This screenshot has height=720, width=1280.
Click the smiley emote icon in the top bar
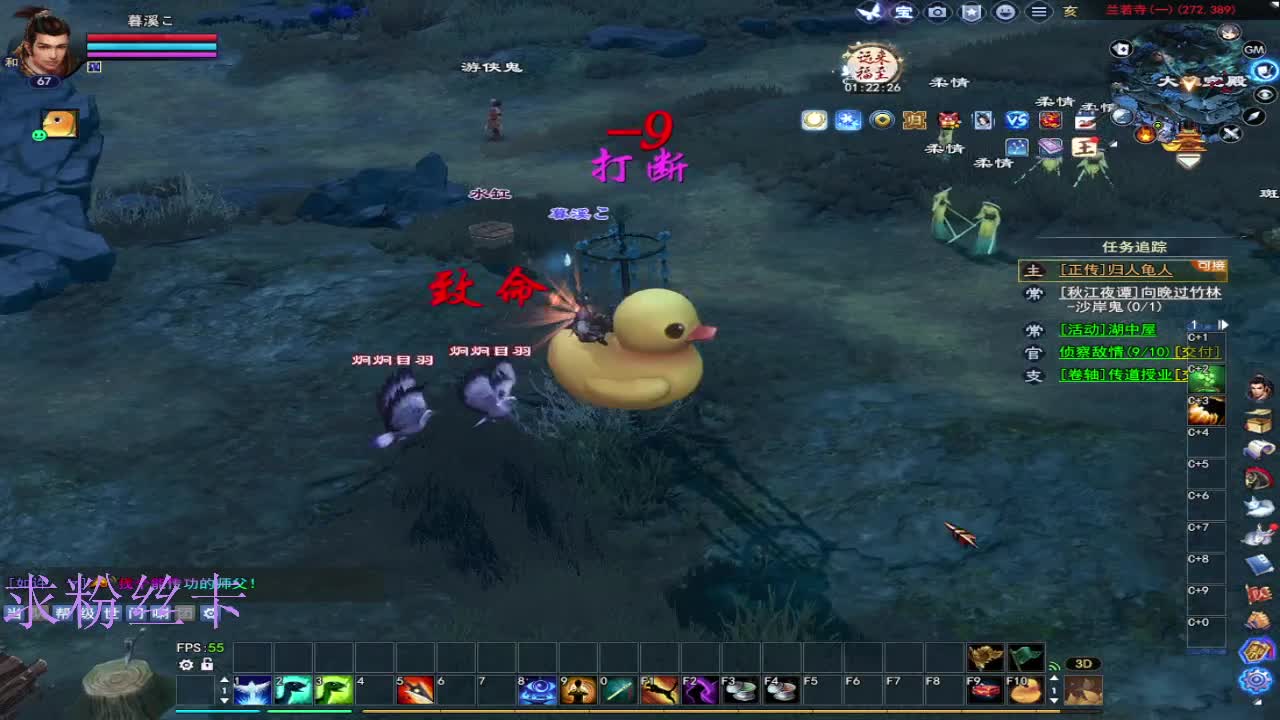pyautogui.click(x=1005, y=12)
